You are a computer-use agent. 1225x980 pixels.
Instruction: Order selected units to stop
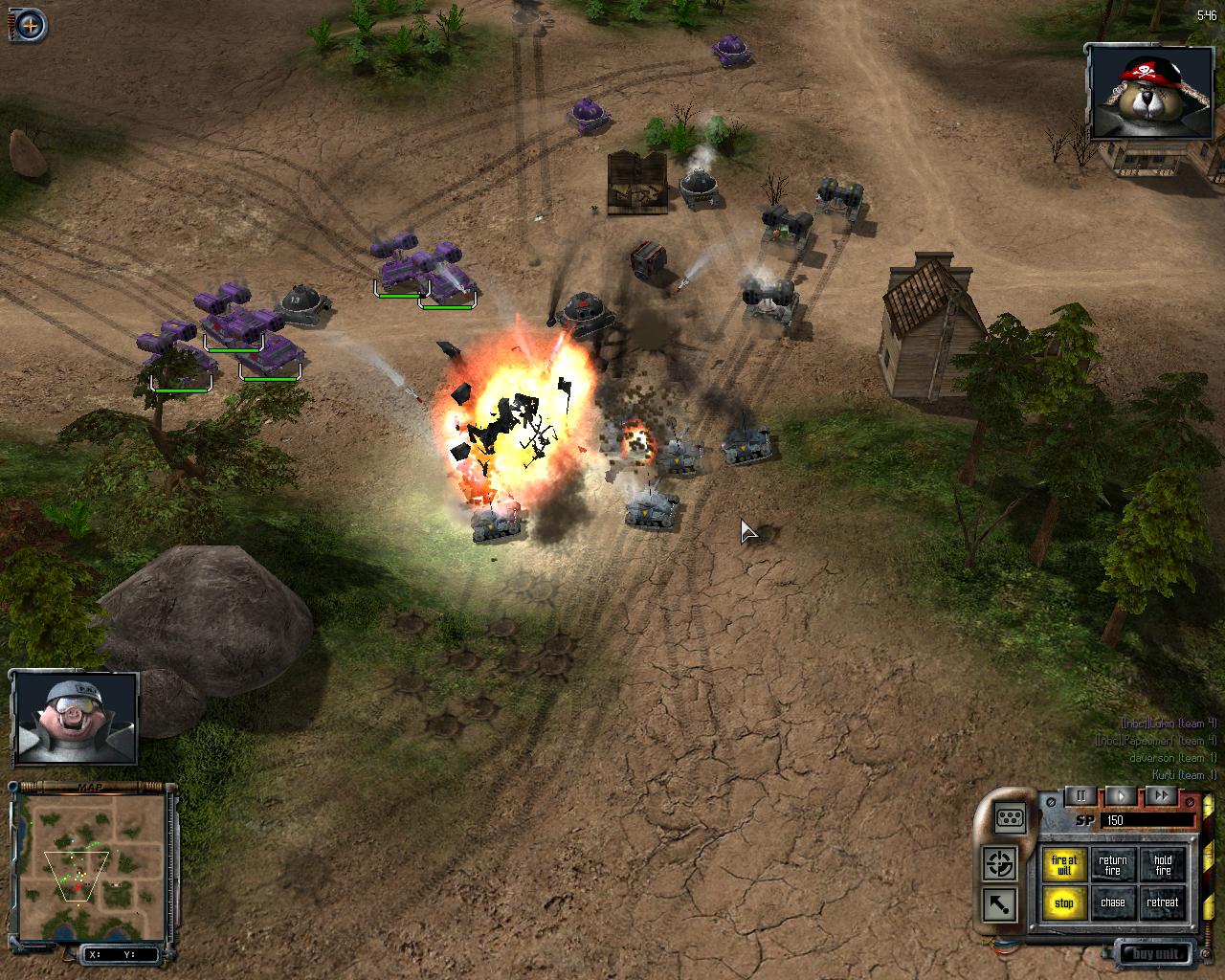pos(1064,902)
